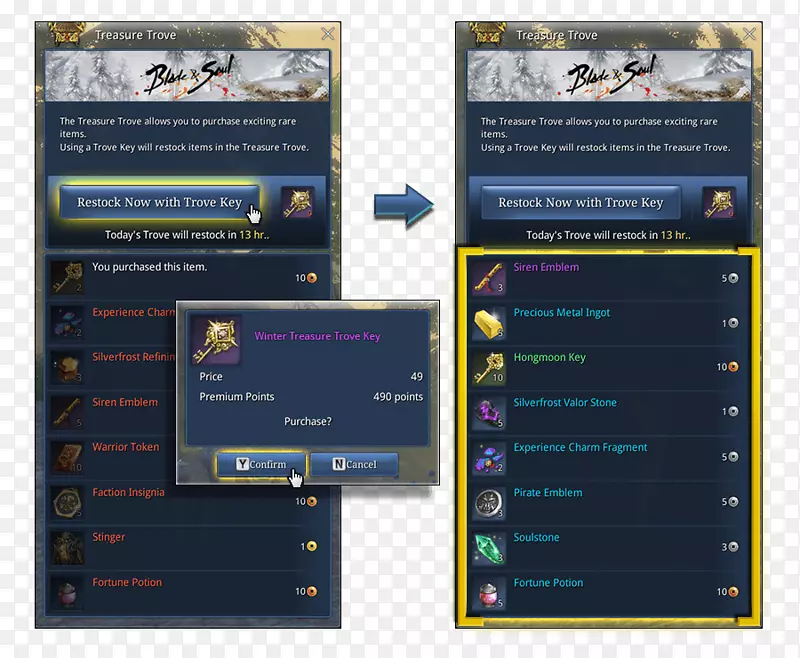Click the yellow-glowing Restock Now with Trove Key button
Image resolution: width=800 pixels, height=658 pixels.
click(x=160, y=202)
